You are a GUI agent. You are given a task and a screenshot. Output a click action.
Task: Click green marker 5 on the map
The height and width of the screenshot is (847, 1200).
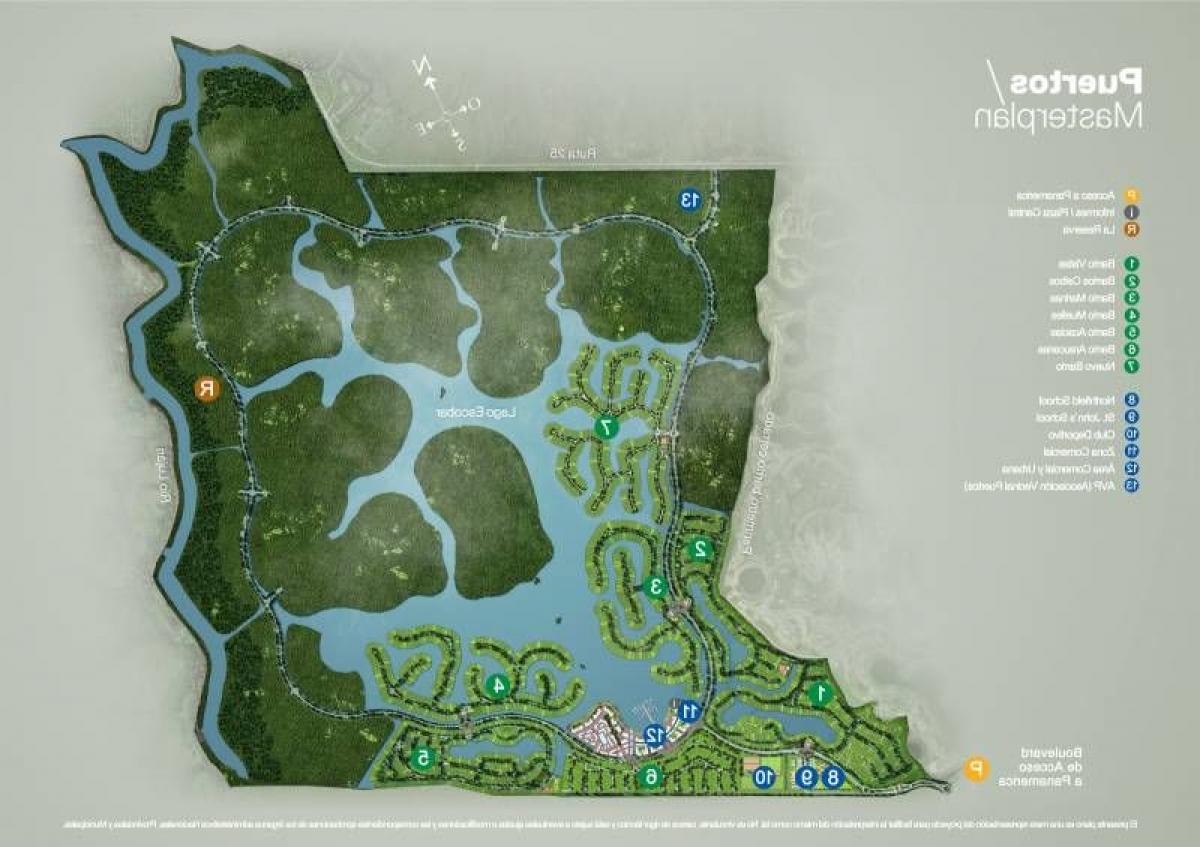pyautogui.click(x=424, y=759)
